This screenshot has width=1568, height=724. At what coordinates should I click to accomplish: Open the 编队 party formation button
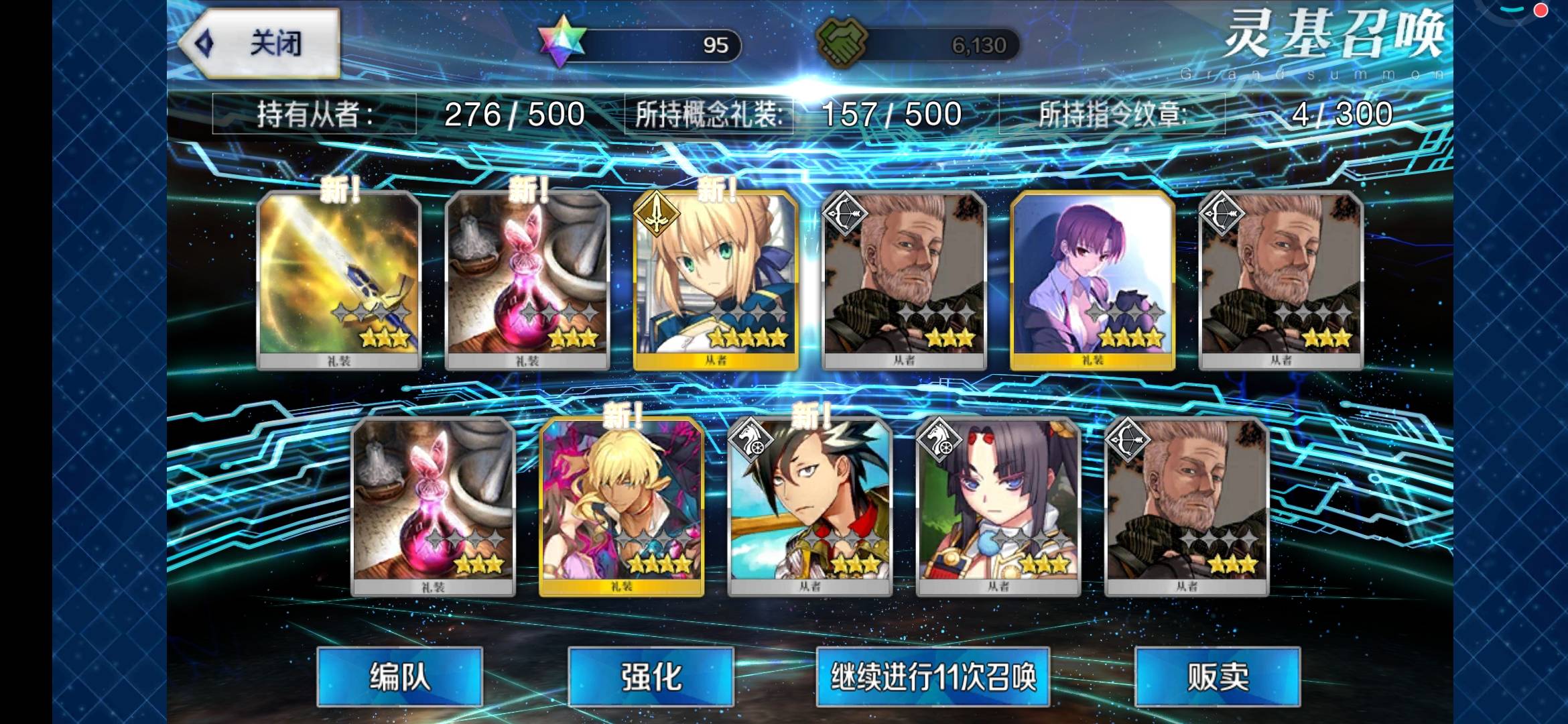pyautogui.click(x=399, y=676)
